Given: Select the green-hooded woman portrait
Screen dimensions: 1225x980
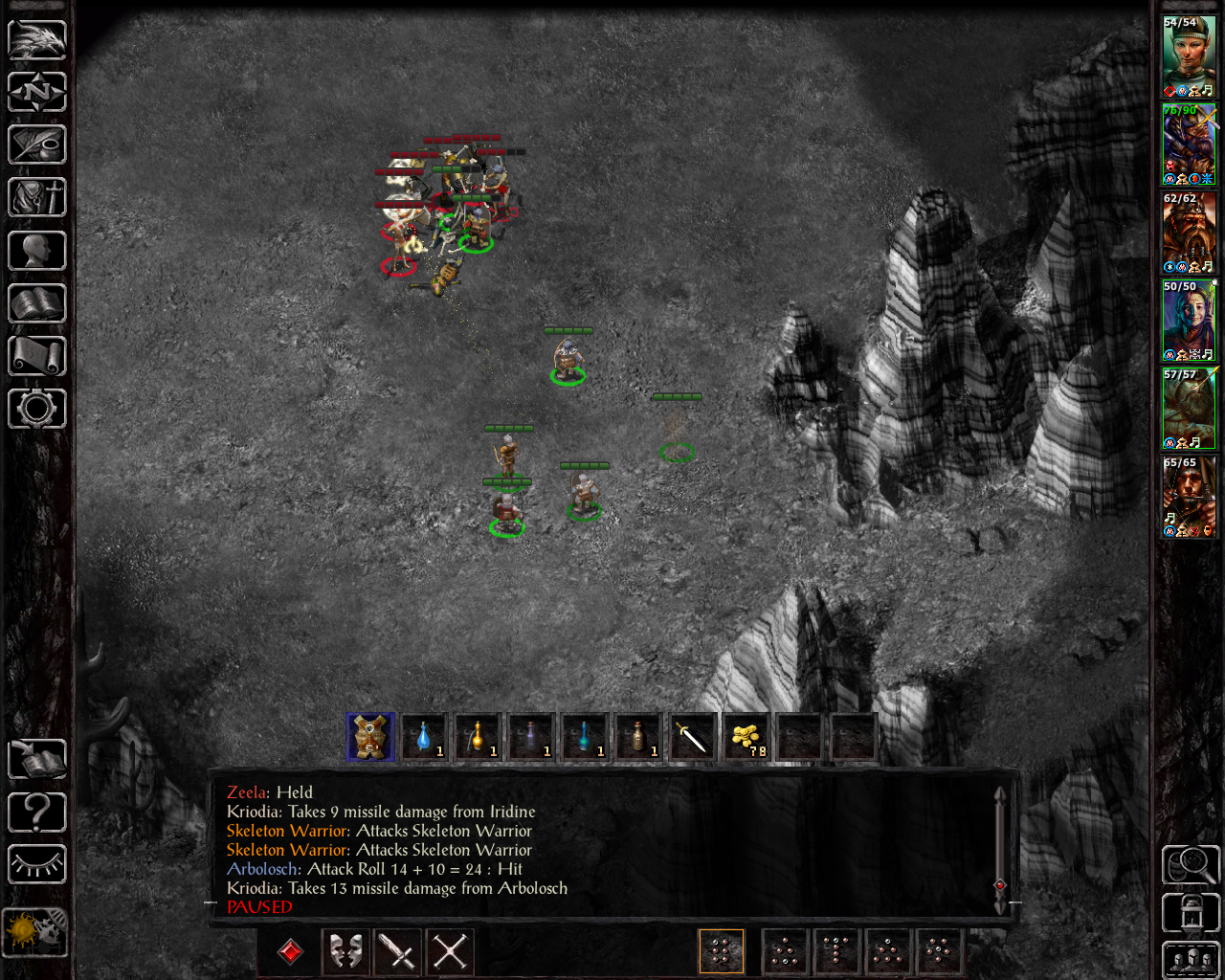Looking at the screenshot, I should [1189, 56].
